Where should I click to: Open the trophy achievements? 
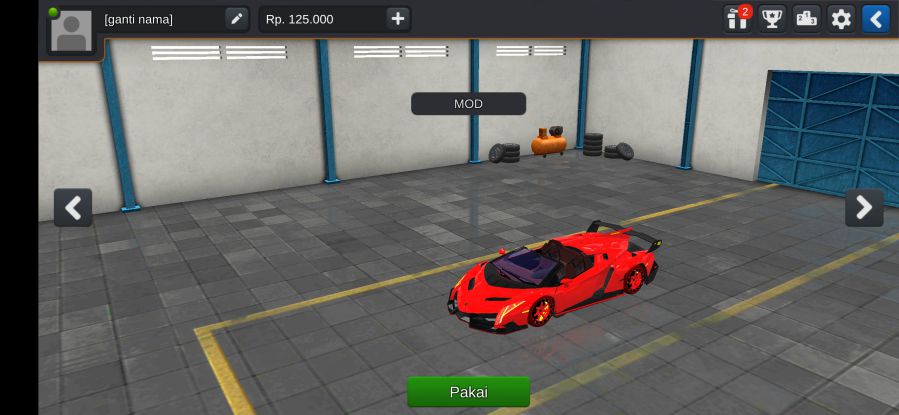pos(772,19)
